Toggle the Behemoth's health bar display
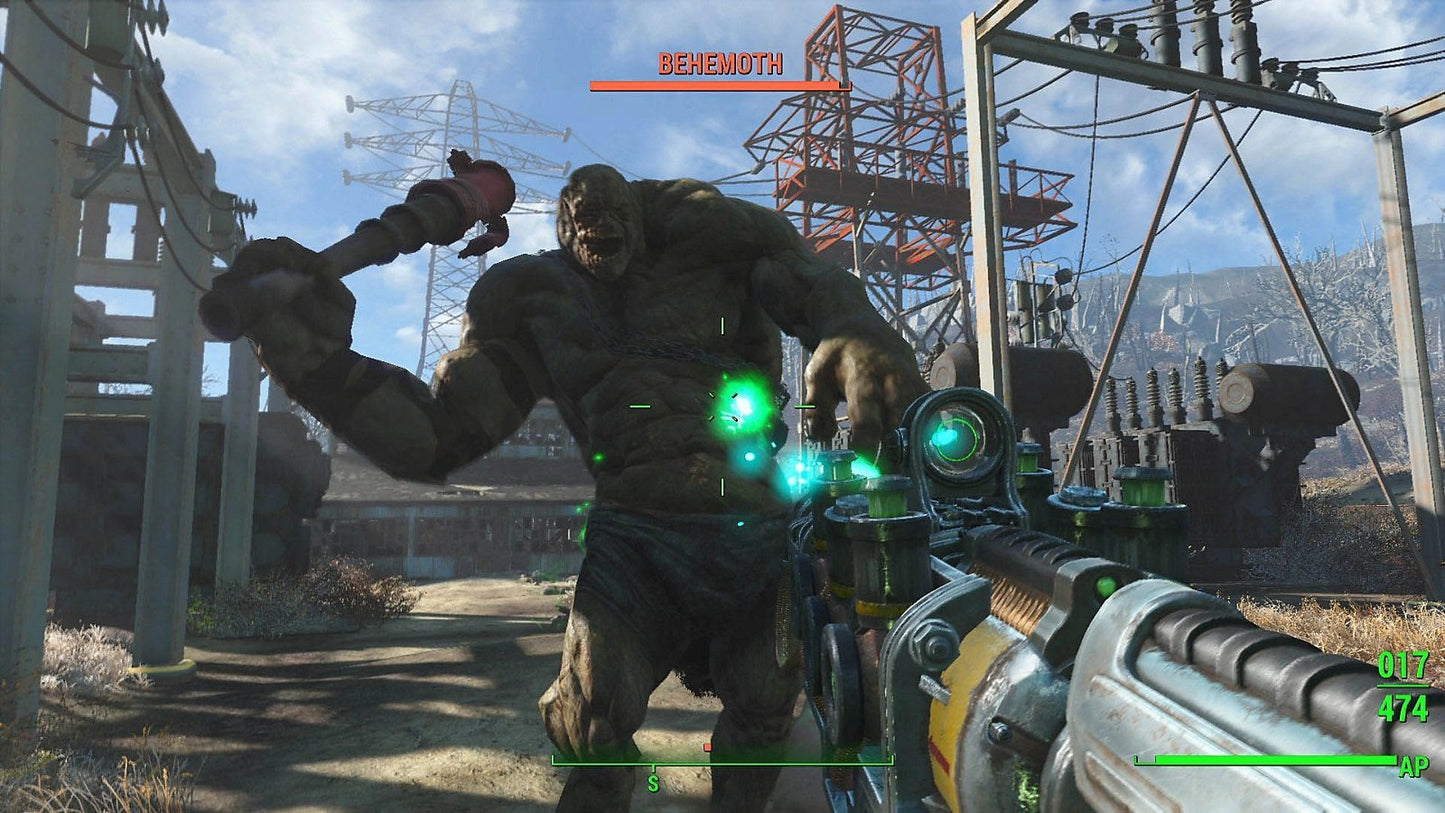Screen dimensions: 1445x813 [x=718, y=86]
